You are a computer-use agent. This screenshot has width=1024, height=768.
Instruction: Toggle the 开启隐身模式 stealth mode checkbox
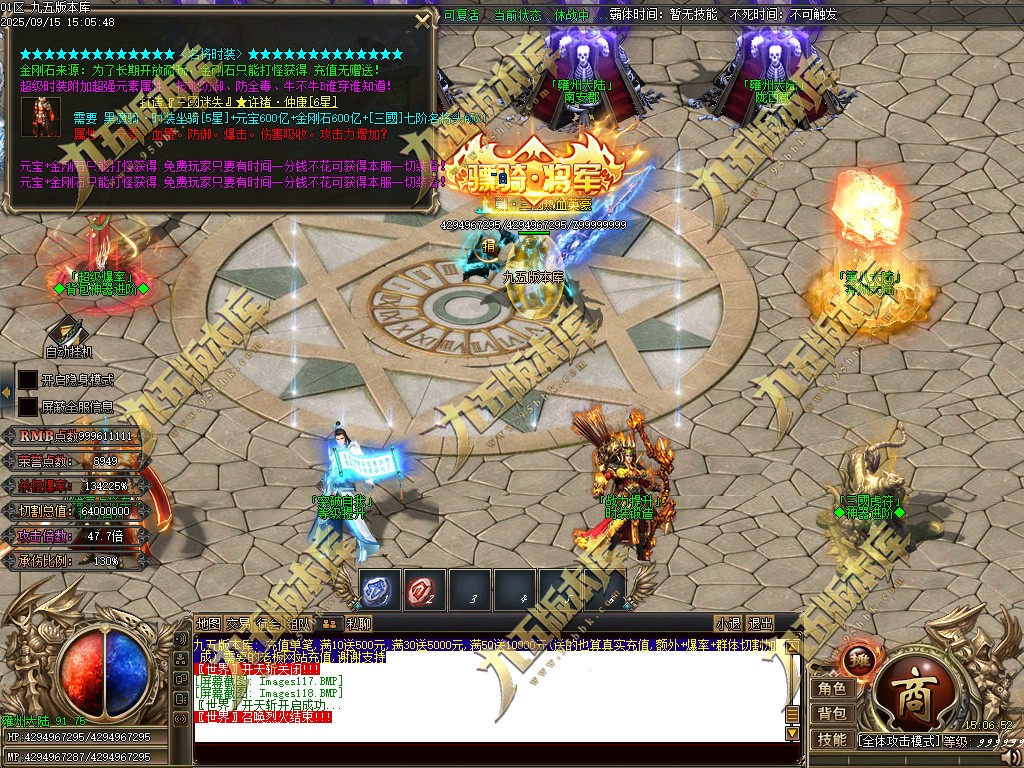[28, 380]
